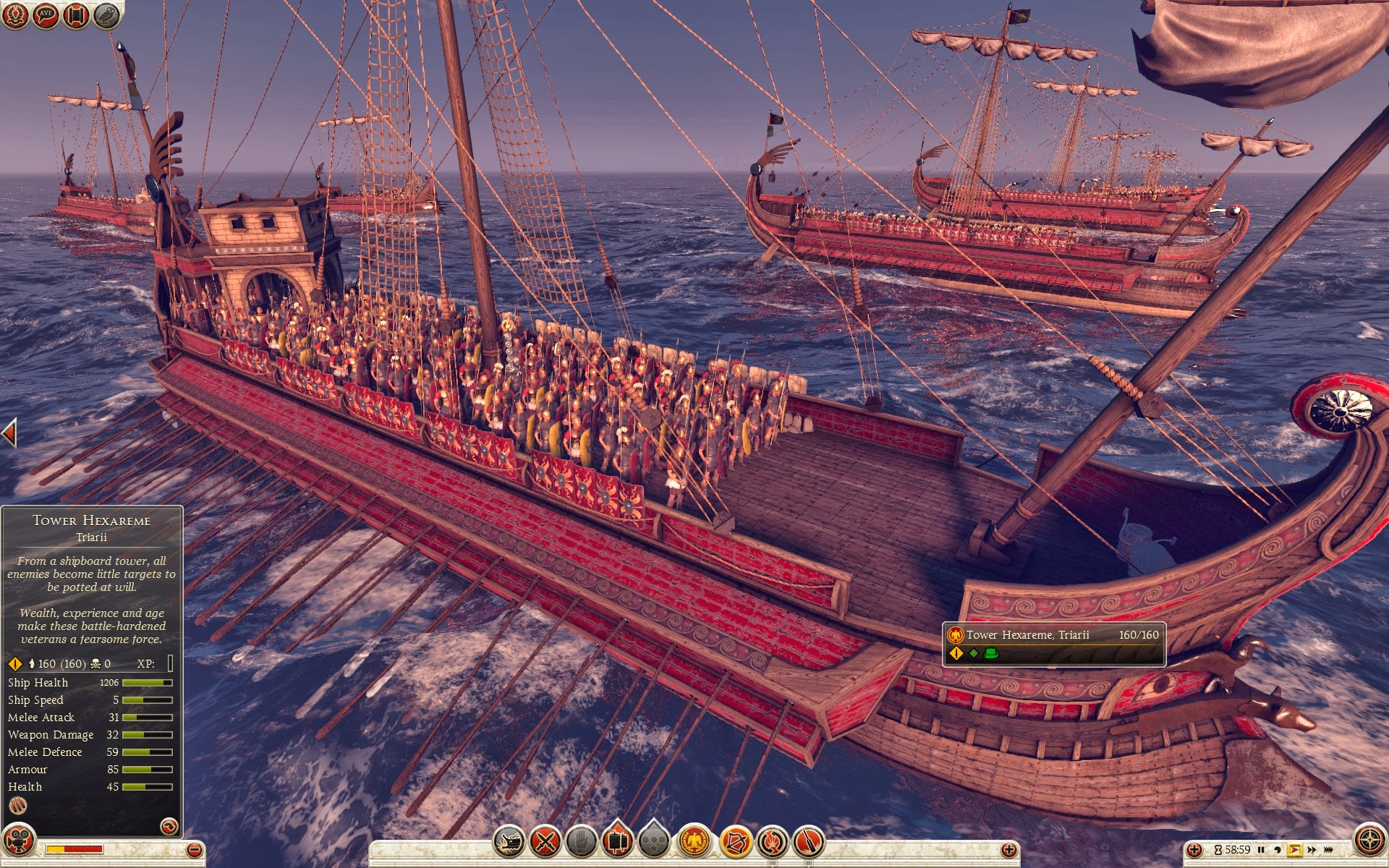
Task: Click the scroll icon in the top bar
Action: coord(76,15)
